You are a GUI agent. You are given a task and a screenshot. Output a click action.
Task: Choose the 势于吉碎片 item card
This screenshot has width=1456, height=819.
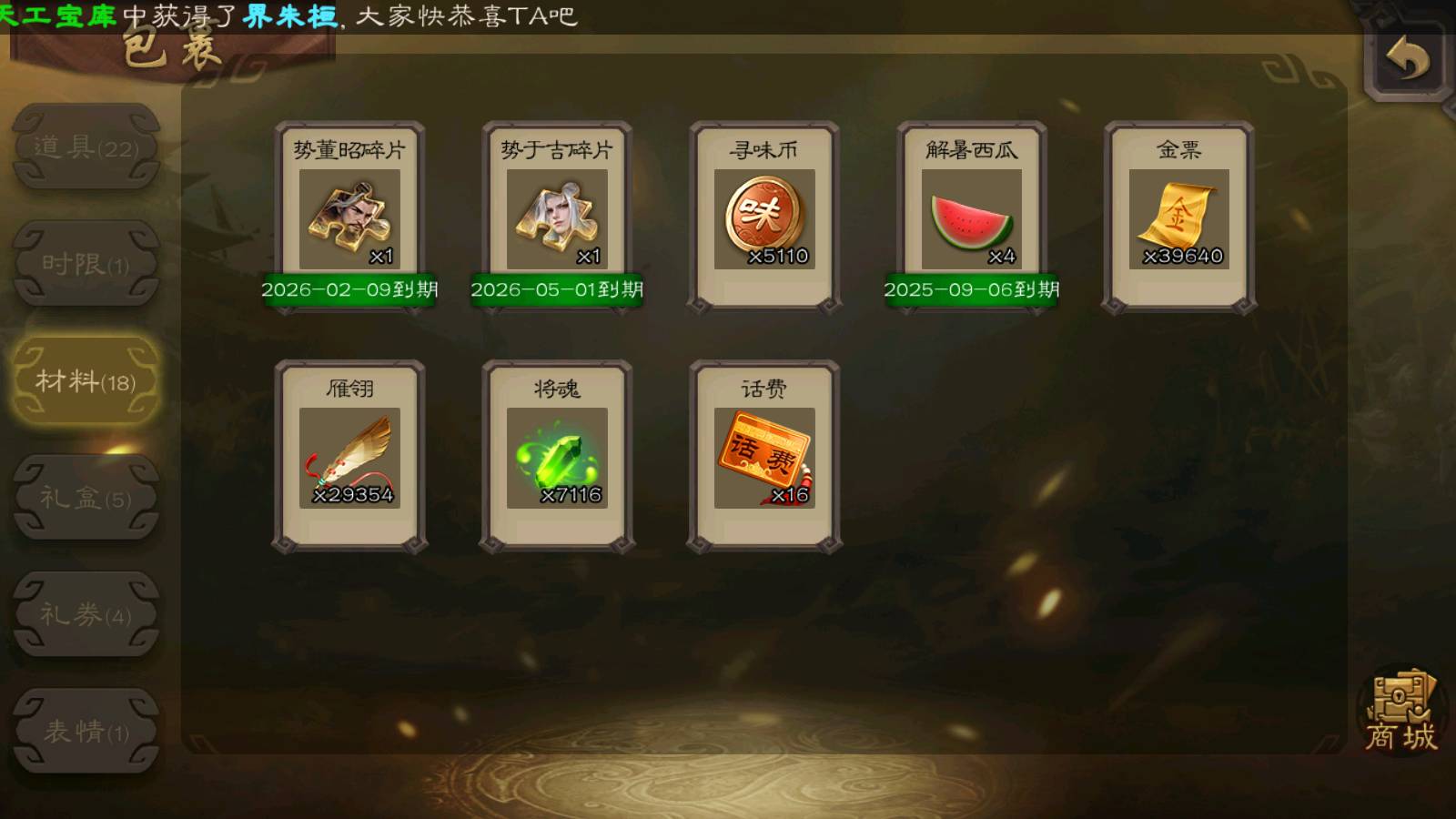coord(557,218)
